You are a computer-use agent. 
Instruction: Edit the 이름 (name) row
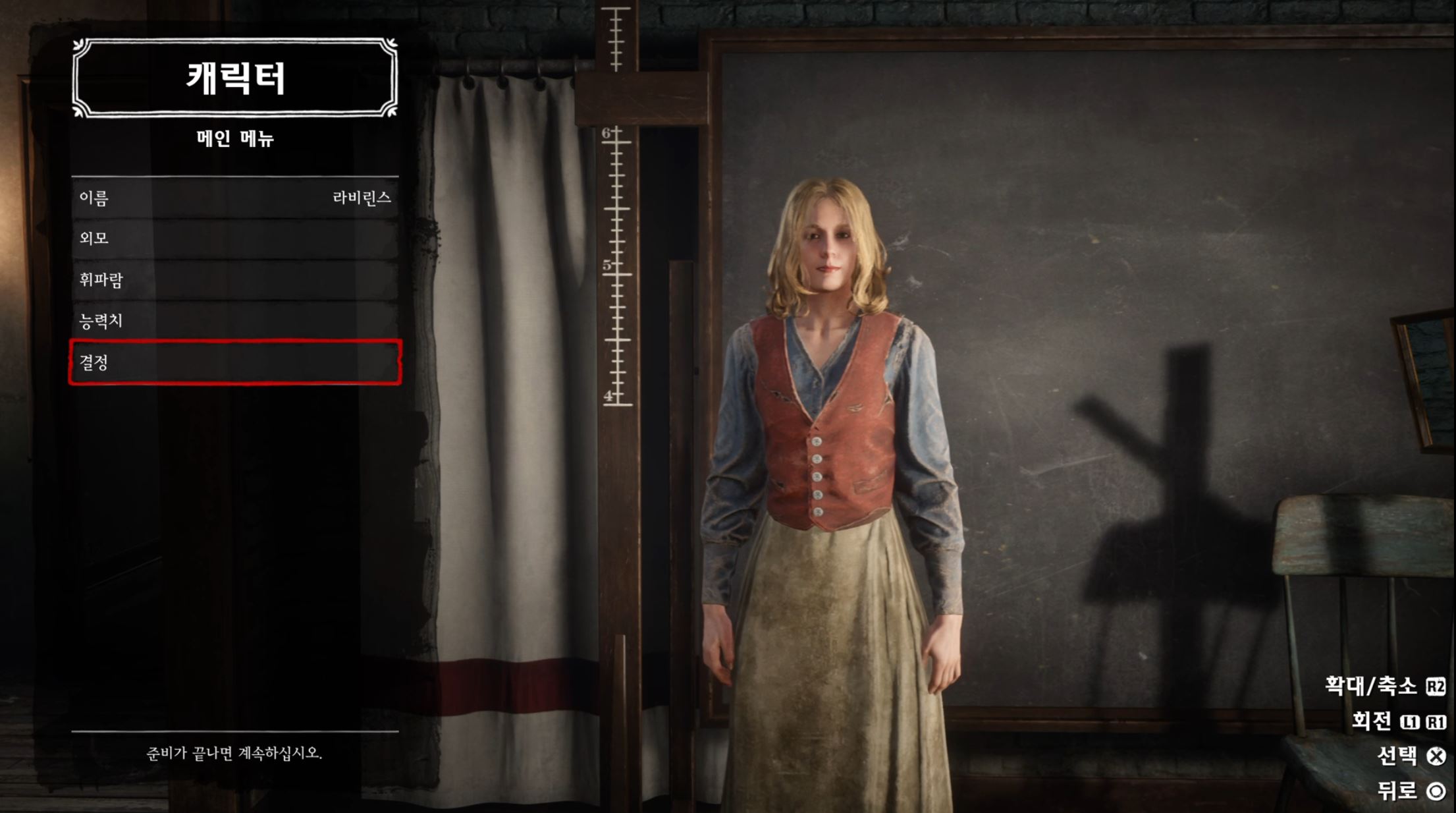(235, 198)
